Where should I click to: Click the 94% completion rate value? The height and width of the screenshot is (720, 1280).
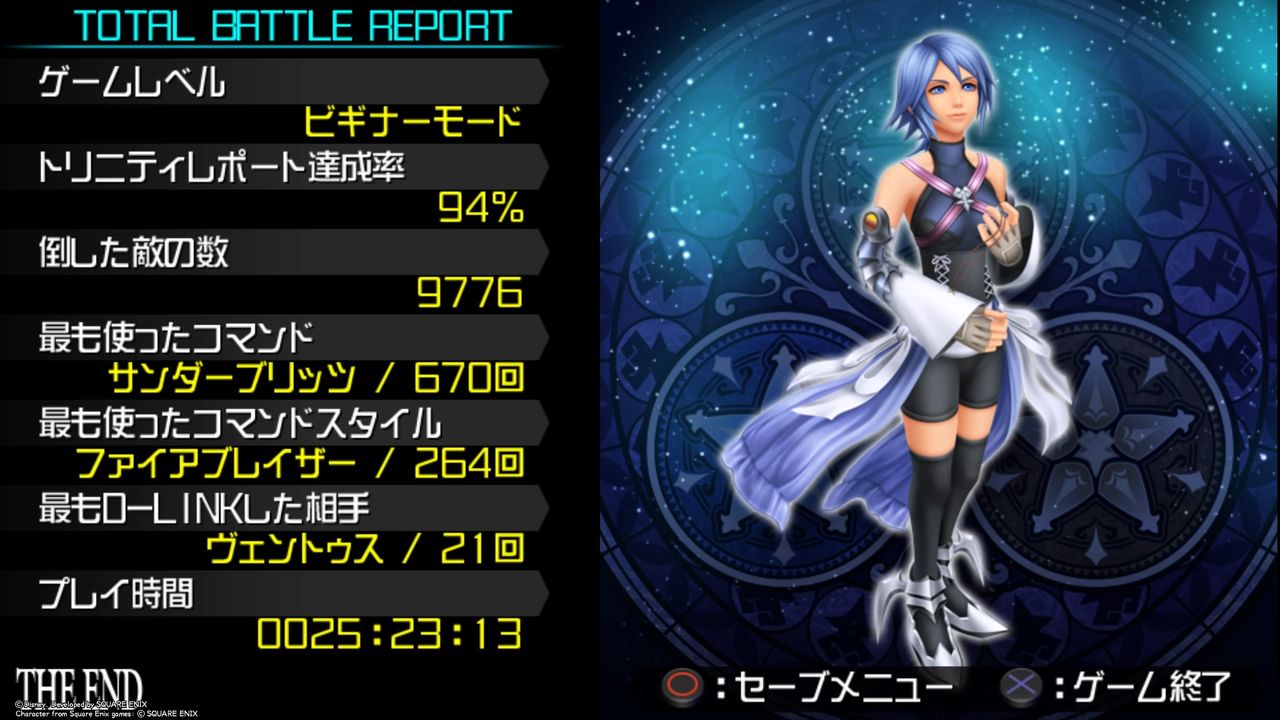[x=483, y=208]
